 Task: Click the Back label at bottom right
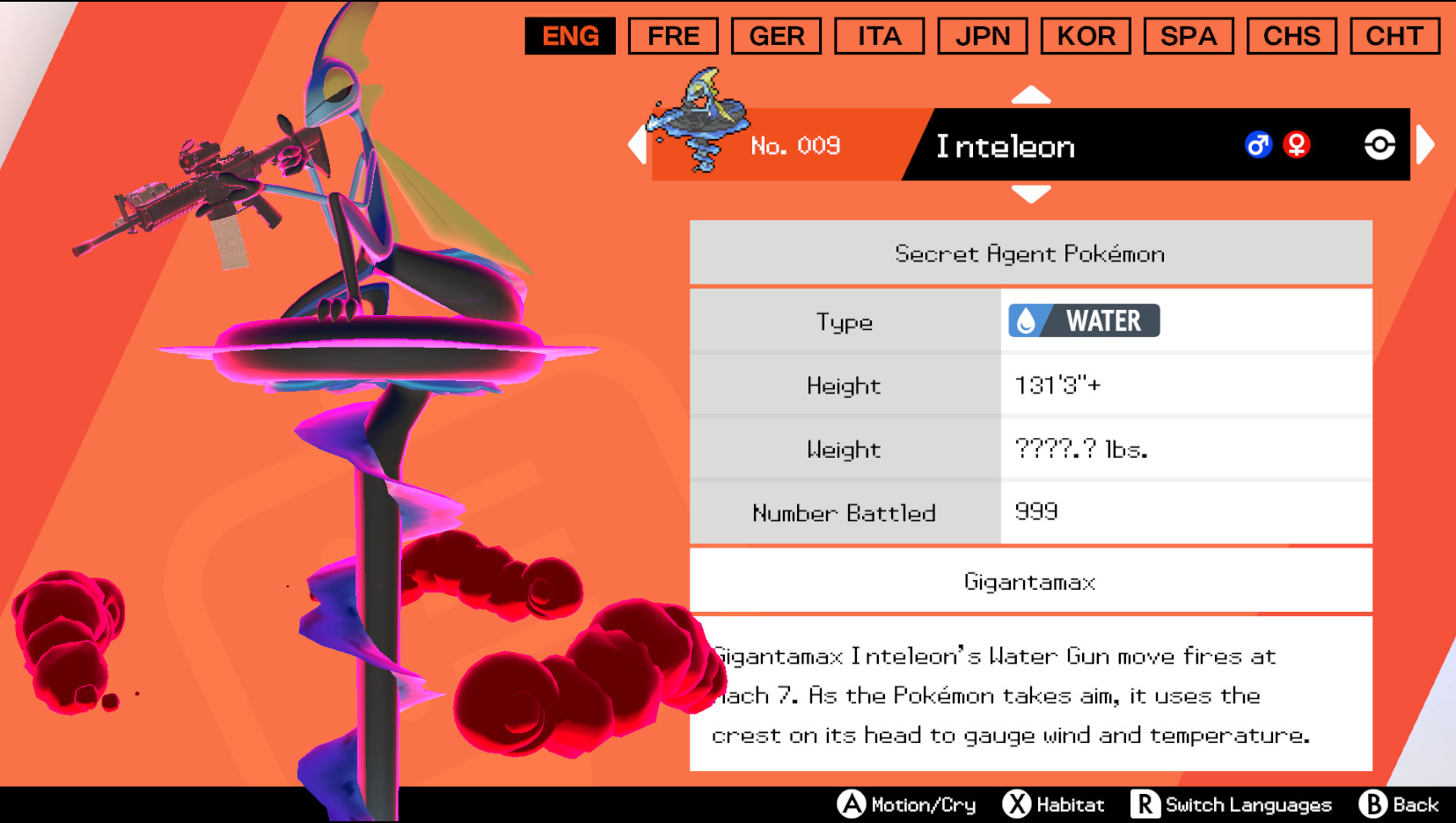coord(1414,804)
